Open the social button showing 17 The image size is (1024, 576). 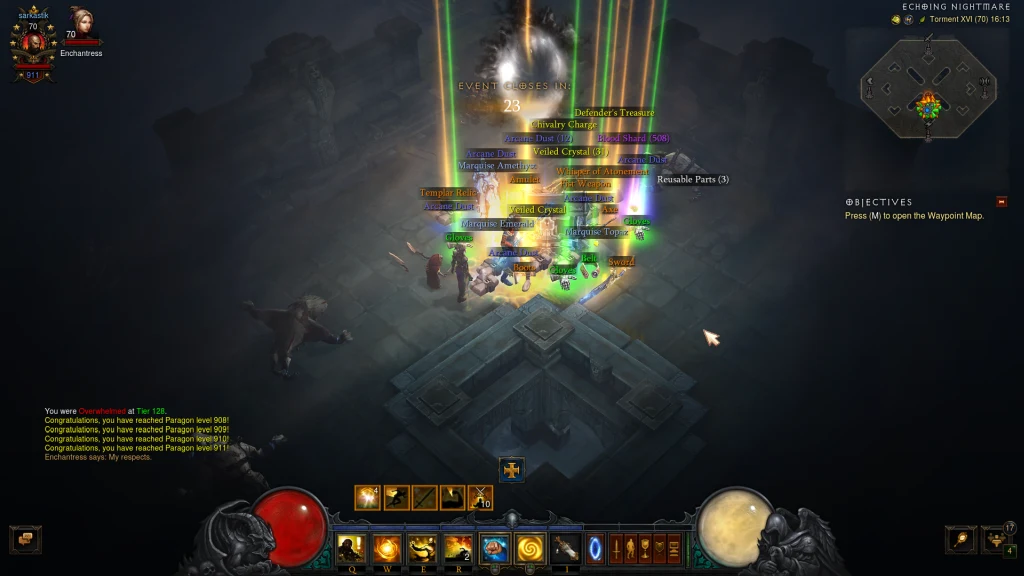pos(996,540)
